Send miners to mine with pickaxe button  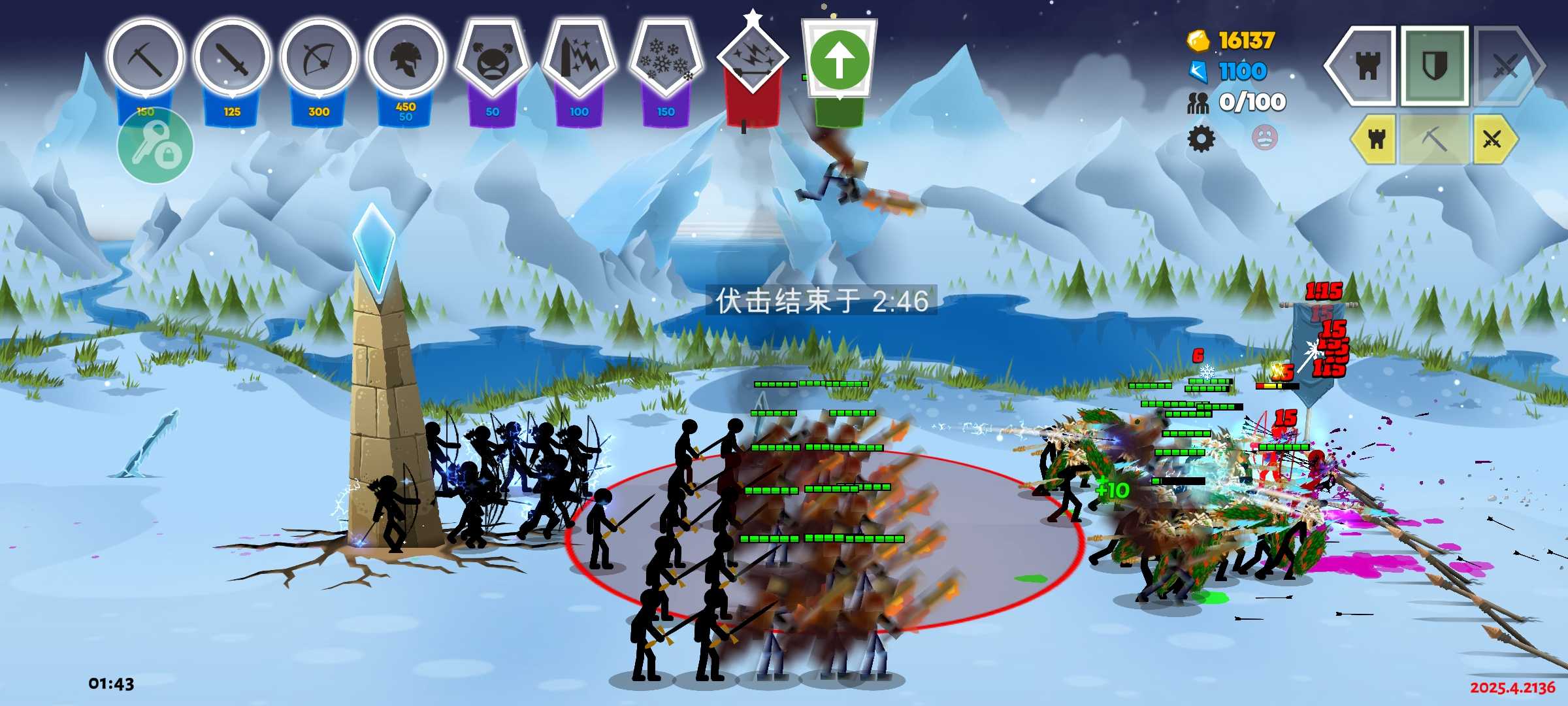click(x=1434, y=139)
